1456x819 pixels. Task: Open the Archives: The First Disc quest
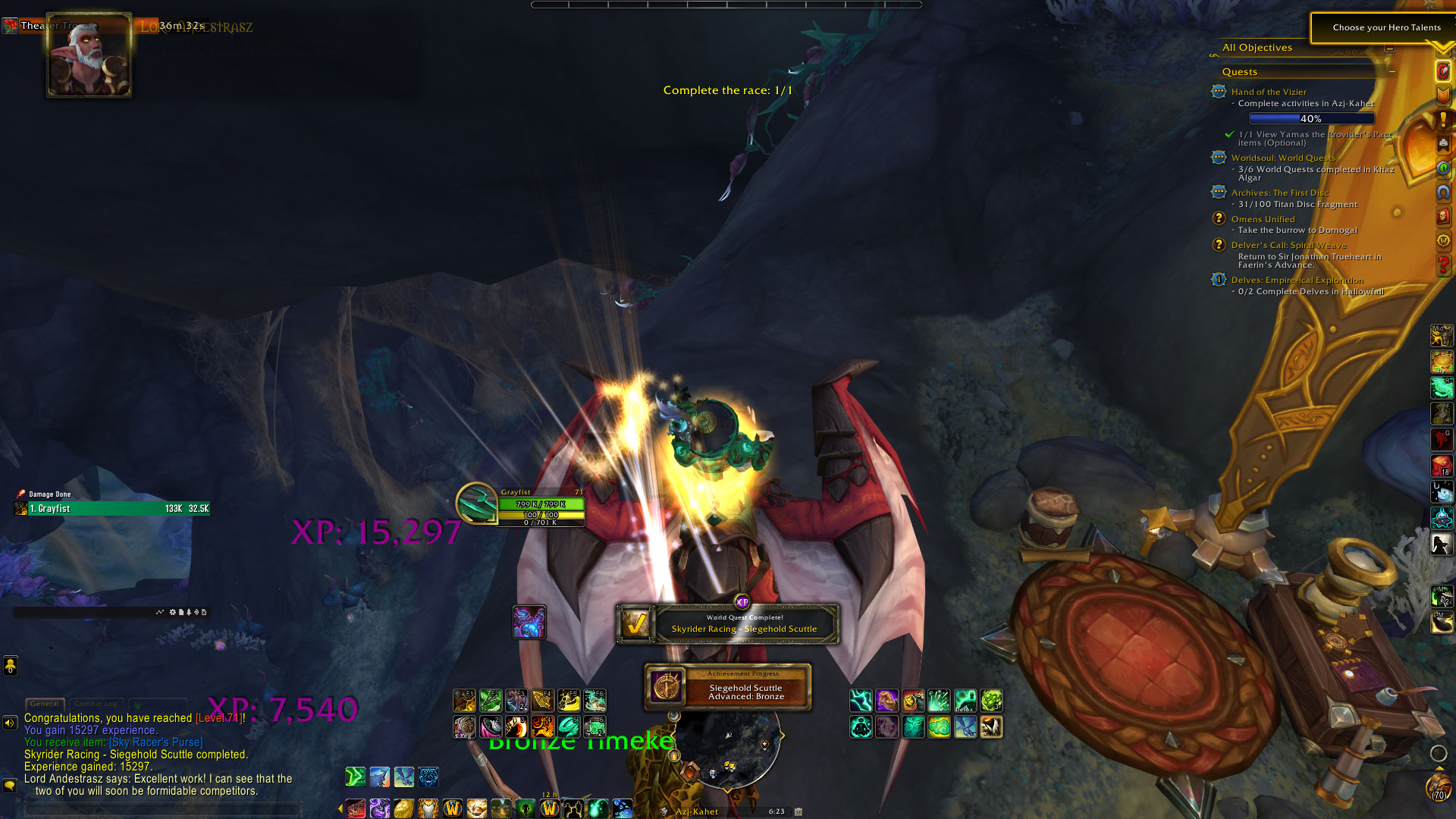(x=1279, y=193)
